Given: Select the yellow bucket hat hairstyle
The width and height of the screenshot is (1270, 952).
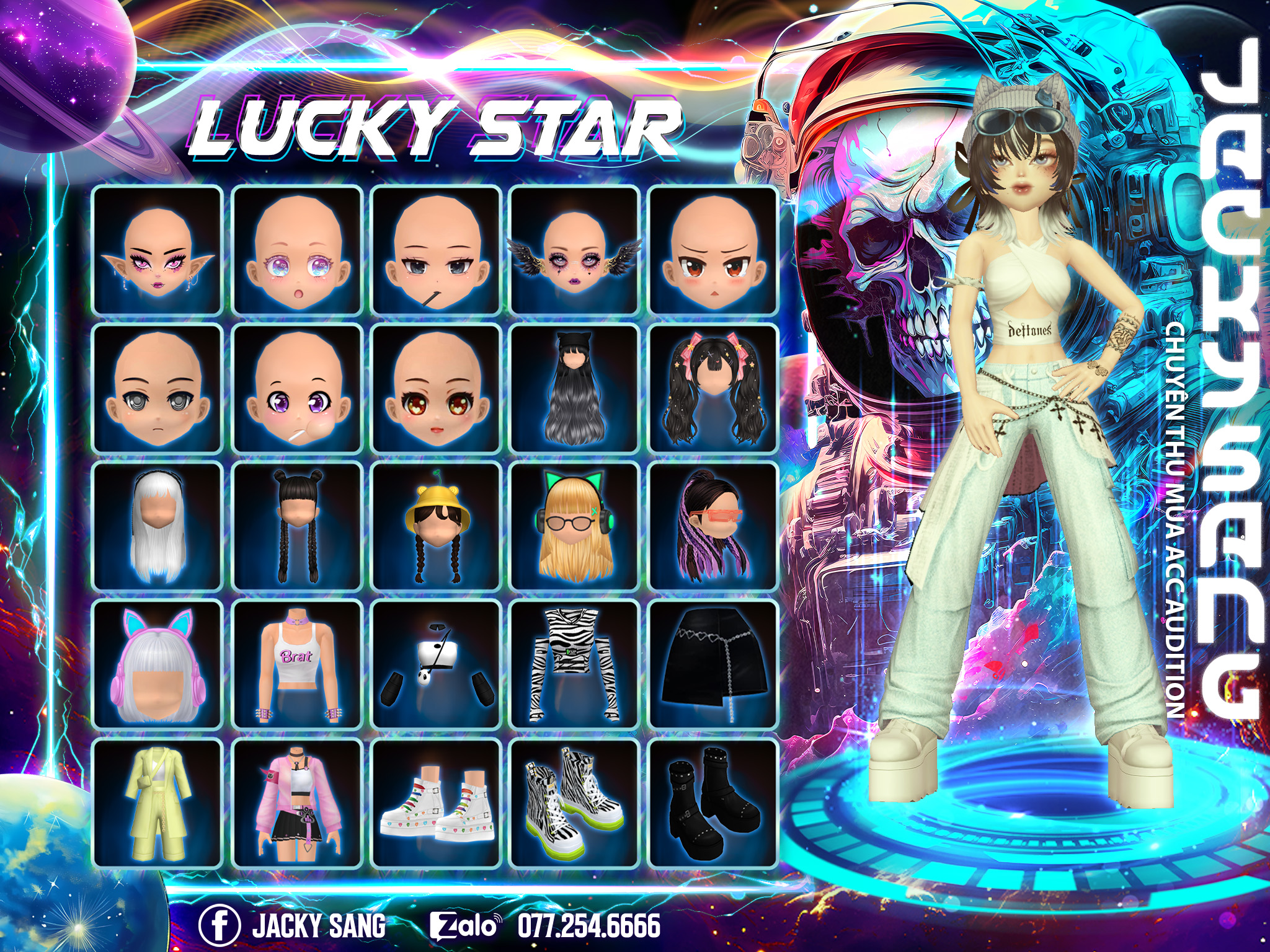Looking at the screenshot, I should [x=435, y=527].
